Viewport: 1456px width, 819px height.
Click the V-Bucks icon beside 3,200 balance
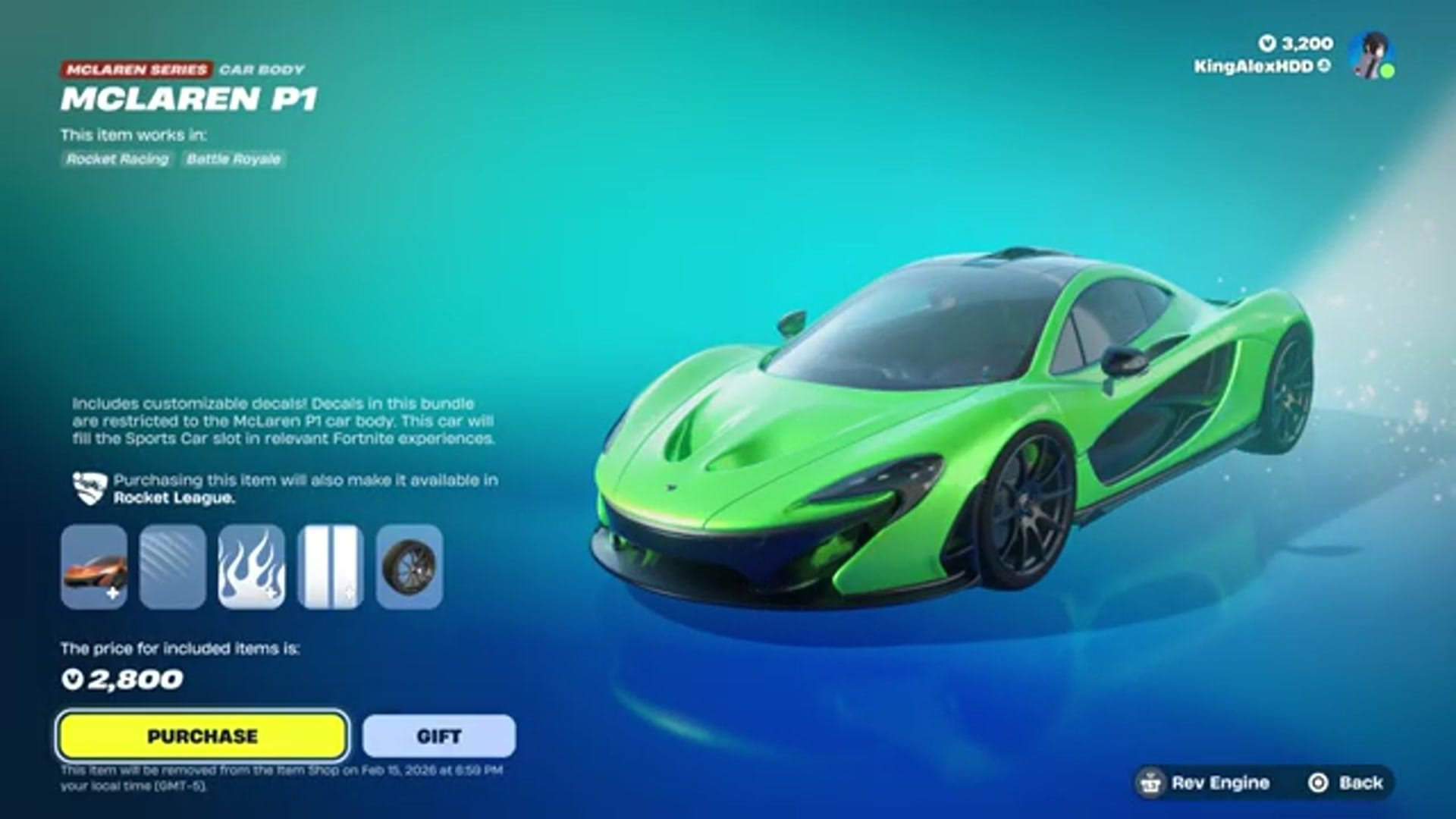click(1269, 44)
